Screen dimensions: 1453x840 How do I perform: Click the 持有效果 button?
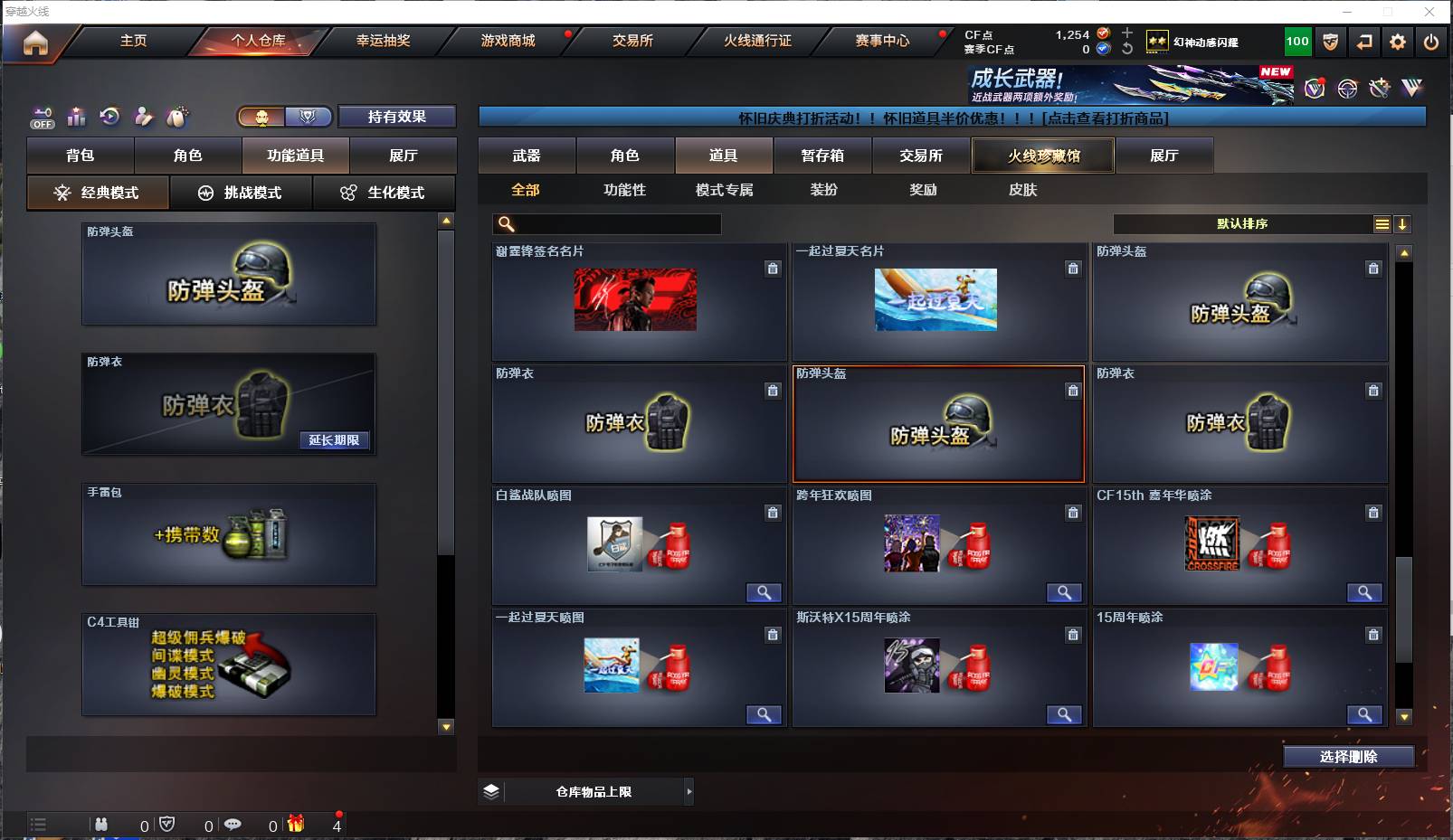point(396,117)
